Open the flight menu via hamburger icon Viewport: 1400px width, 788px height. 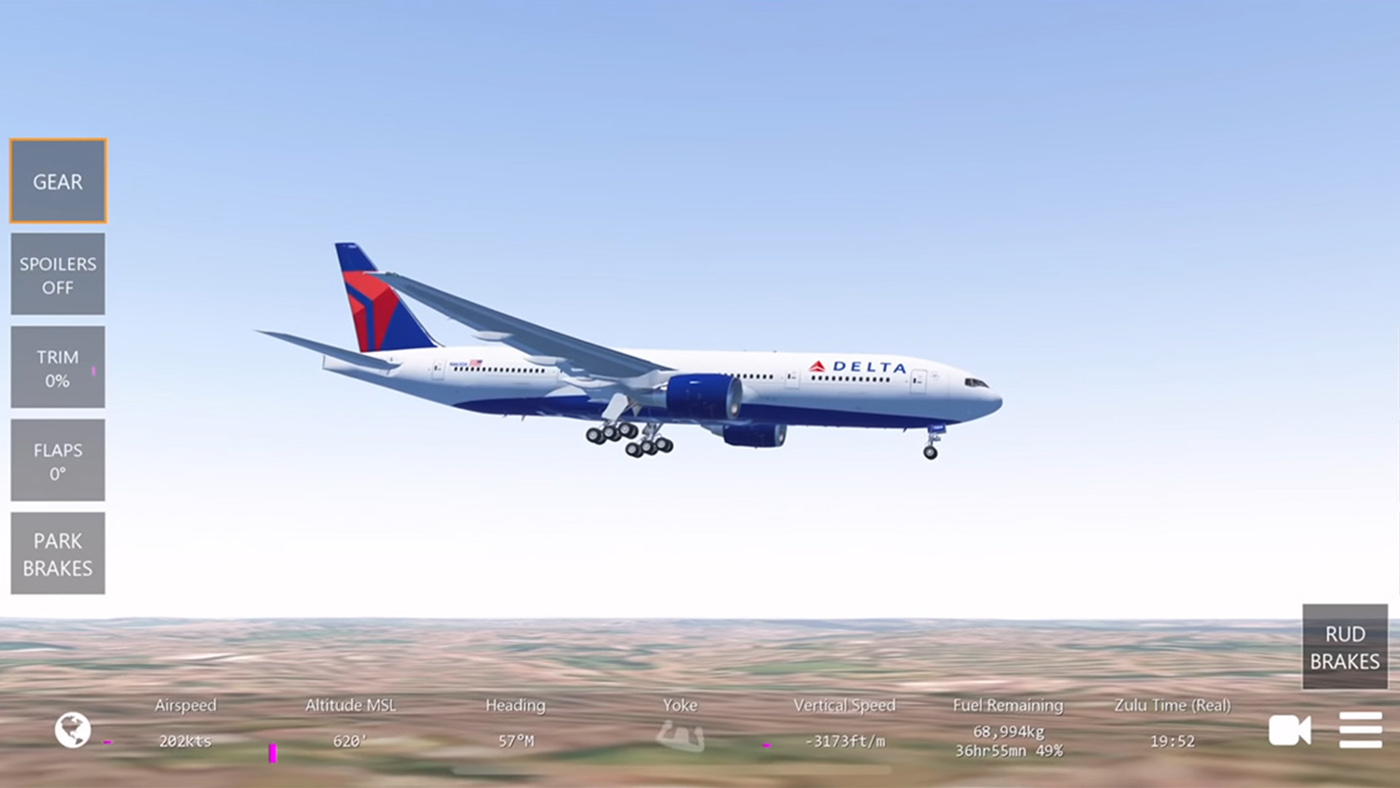[x=1360, y=730]
